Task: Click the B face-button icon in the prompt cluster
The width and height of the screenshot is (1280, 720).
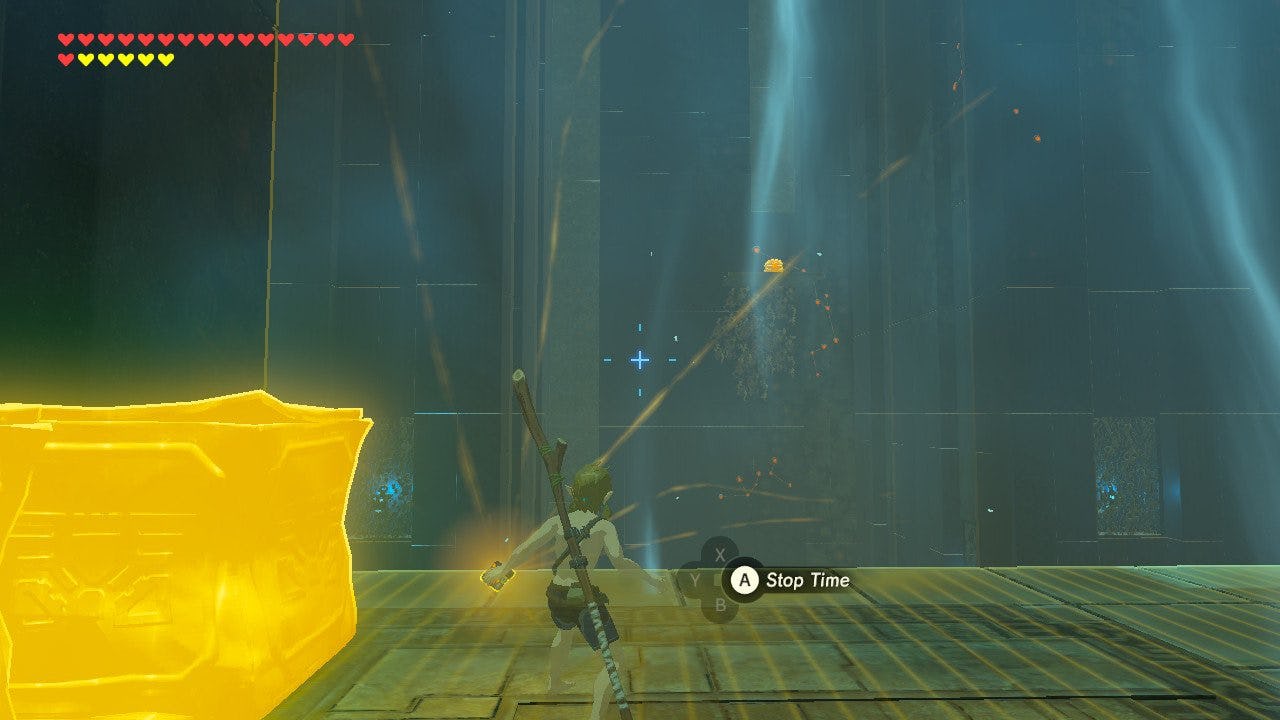Action: [721, 604]
